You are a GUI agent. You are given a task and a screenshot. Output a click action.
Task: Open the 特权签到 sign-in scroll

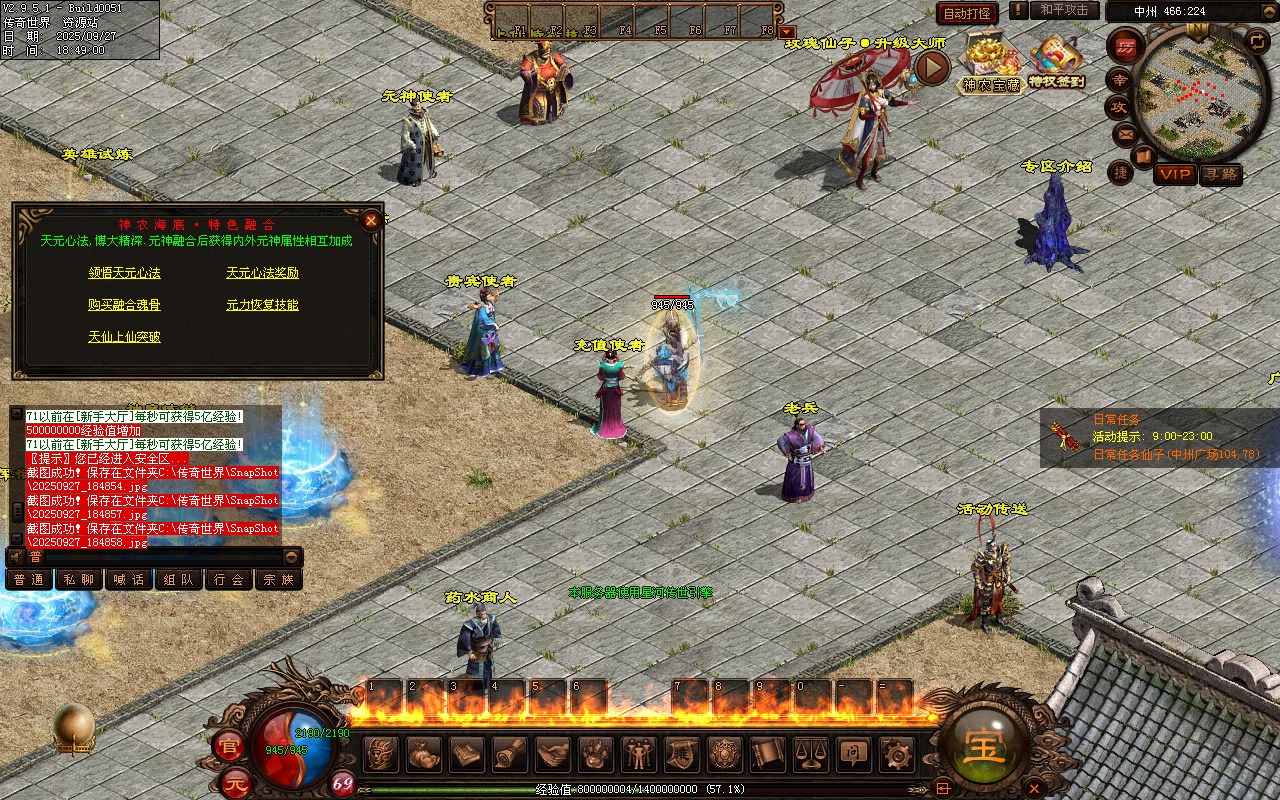pos(1057,62)
